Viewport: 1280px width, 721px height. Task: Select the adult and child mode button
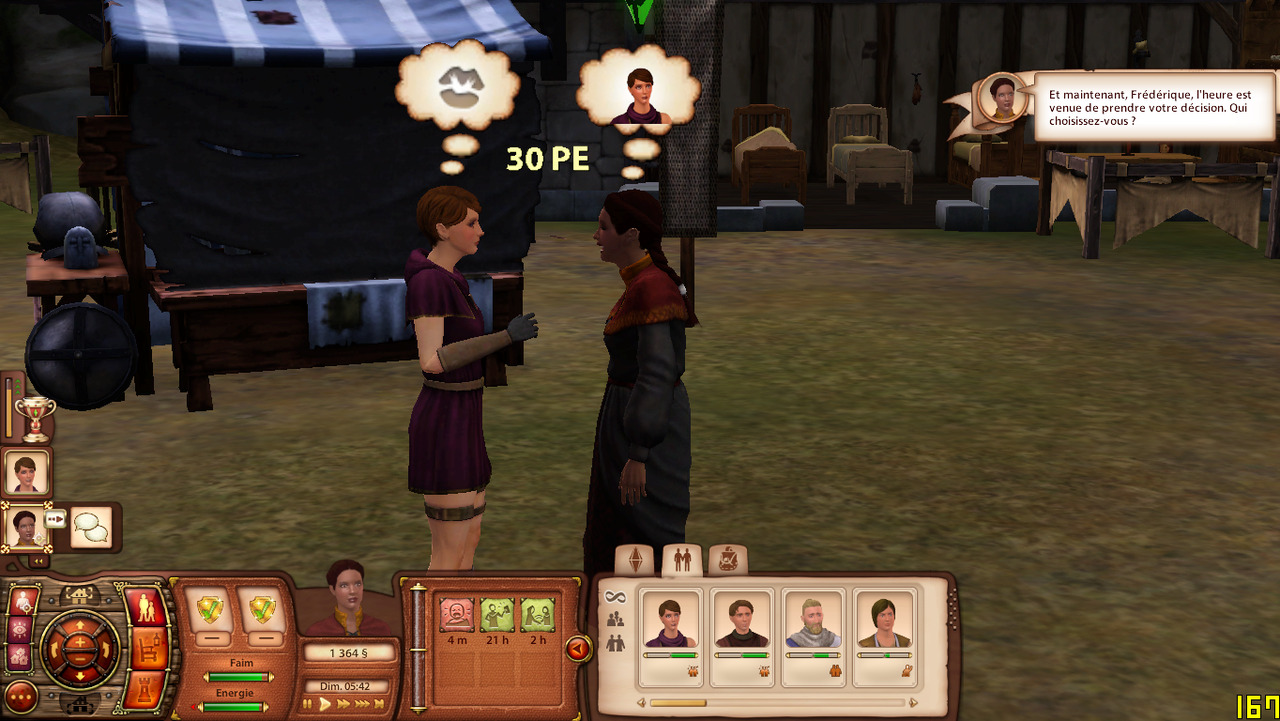[147, 606]
